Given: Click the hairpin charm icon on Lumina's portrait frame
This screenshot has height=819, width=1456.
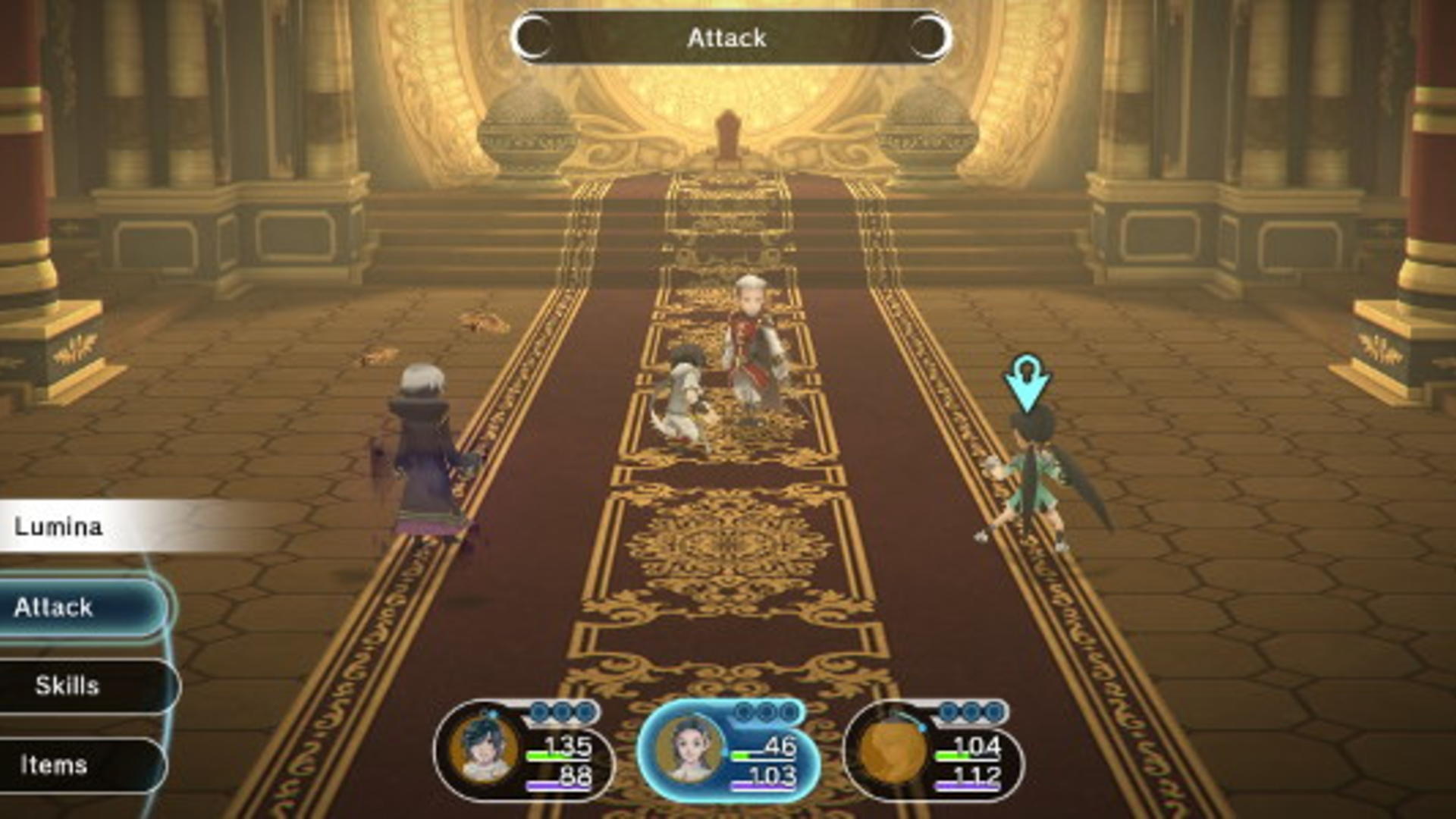Looking at the screenshot, I should coord(723,751).
